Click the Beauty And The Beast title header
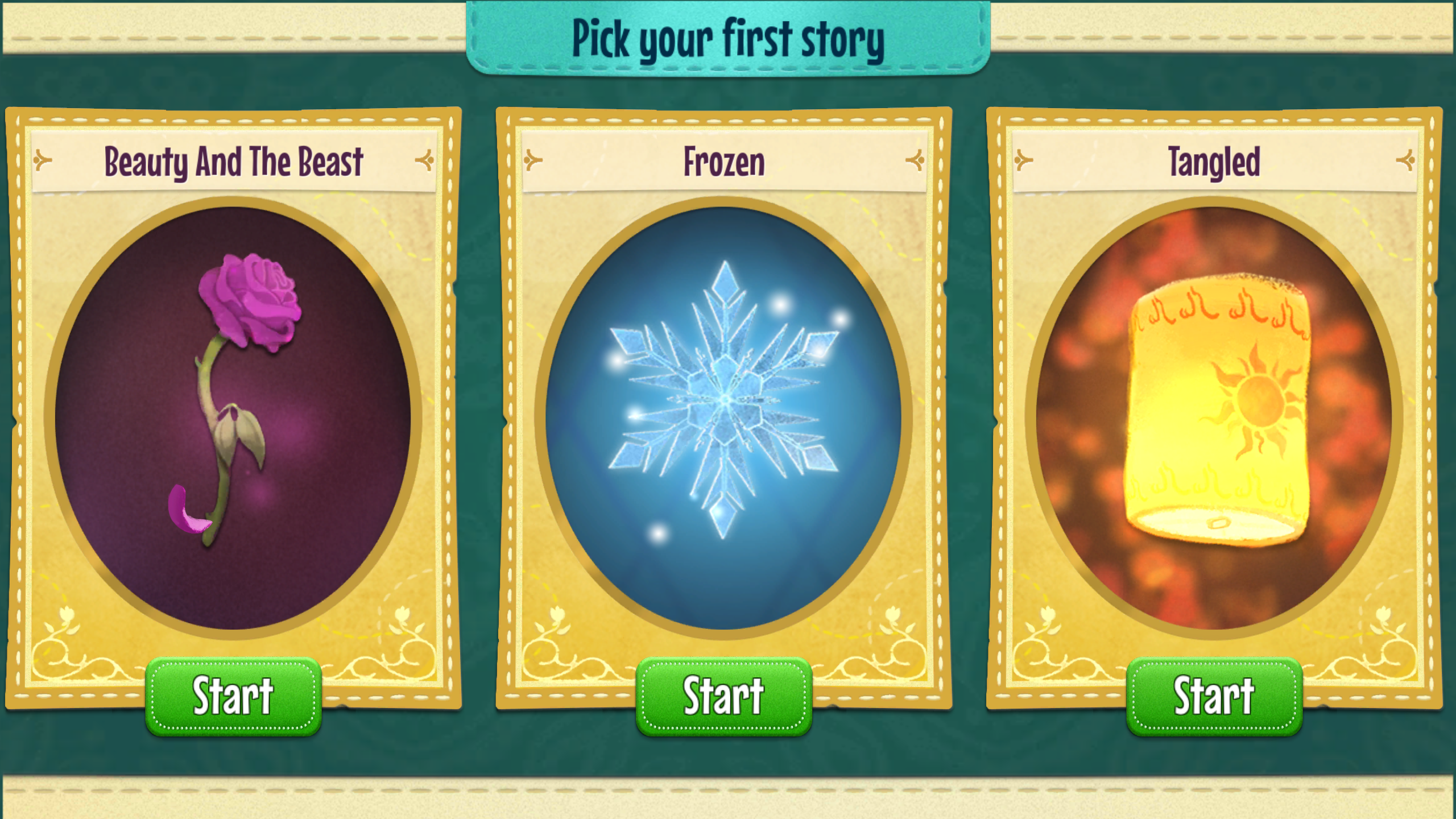Viewport: 1456px width, 819px height. pos(233,162)
